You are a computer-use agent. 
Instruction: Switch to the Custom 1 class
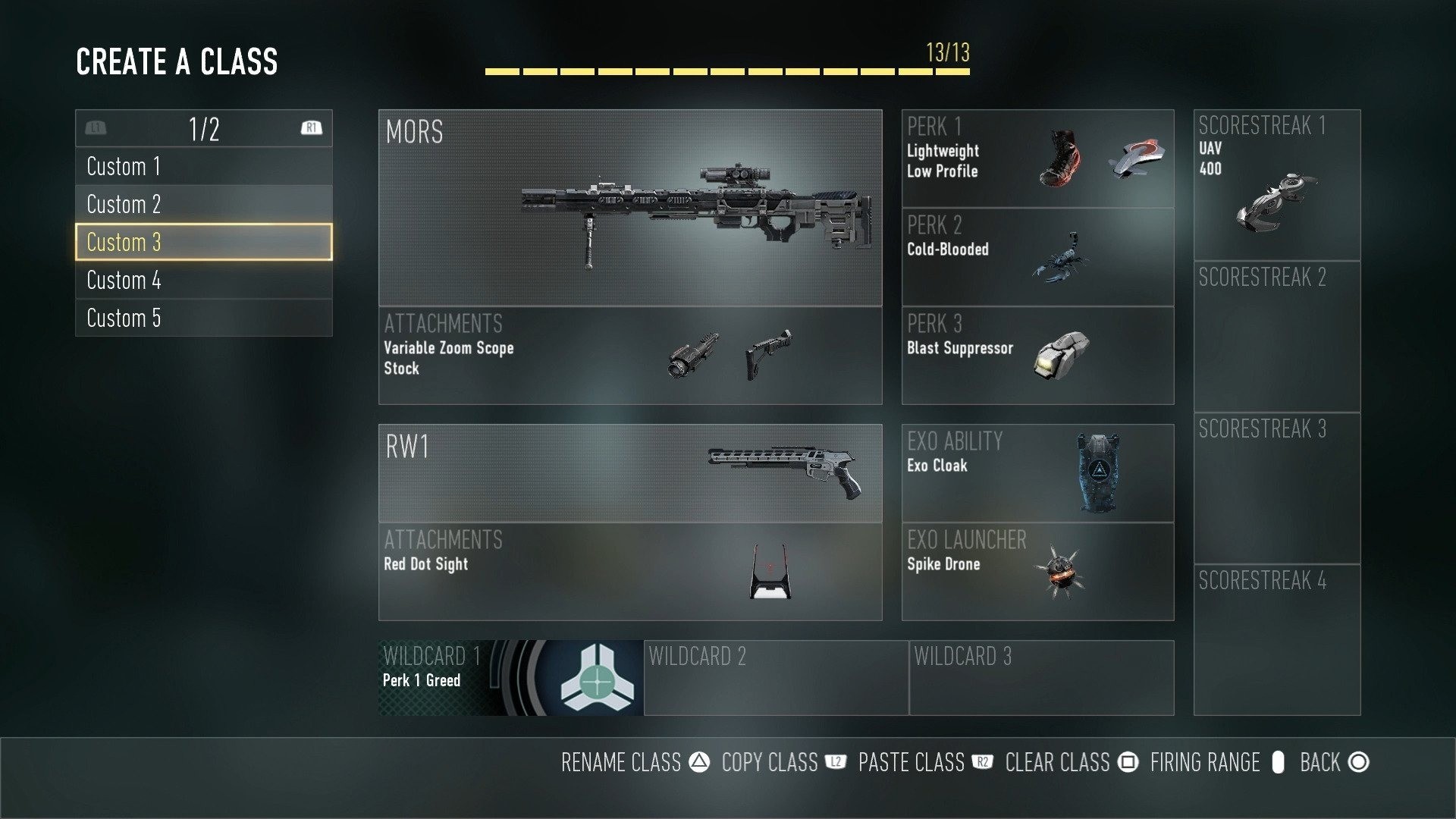click(x=203, y=166)
